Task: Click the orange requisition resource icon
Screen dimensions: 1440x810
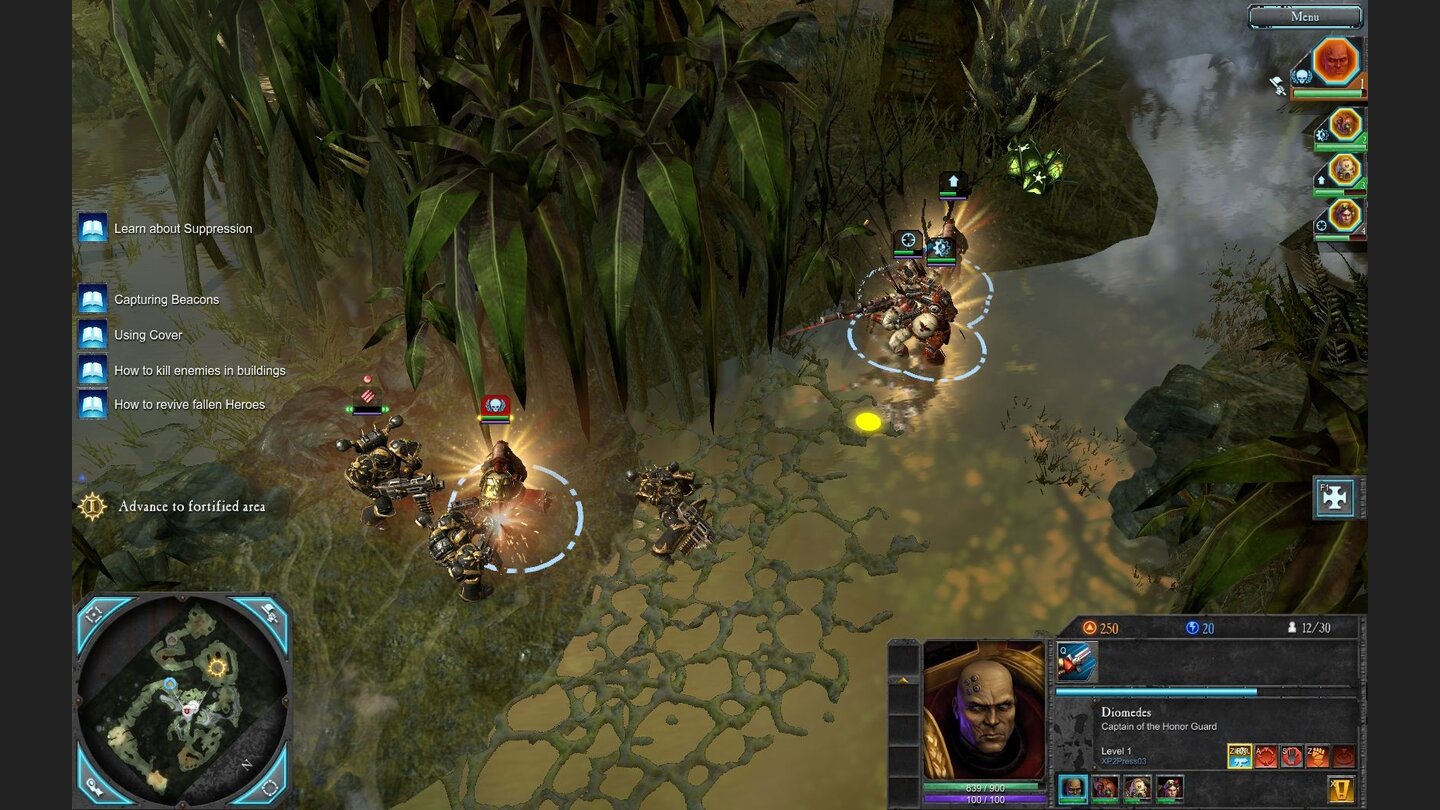Action: tap(1089, 628)
